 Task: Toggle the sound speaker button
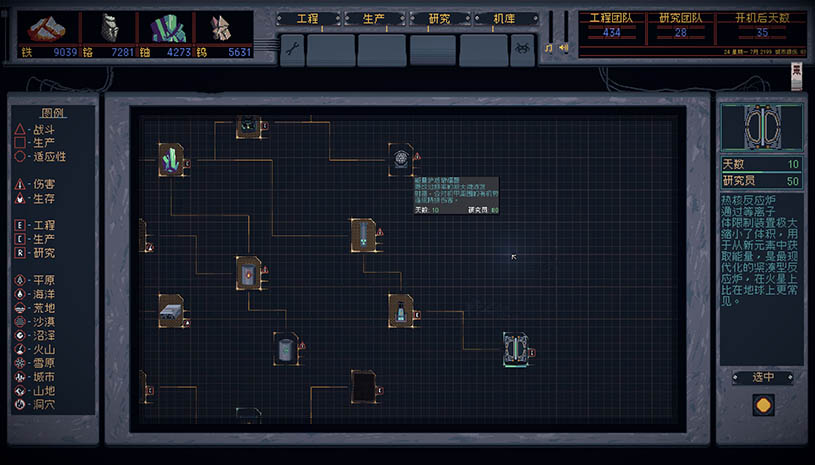pos(562,47)
